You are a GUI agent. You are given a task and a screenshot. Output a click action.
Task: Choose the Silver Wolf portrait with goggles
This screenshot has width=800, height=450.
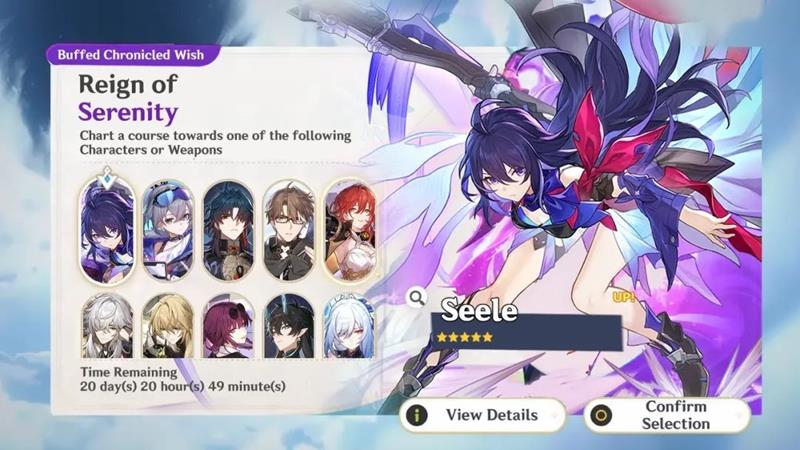pos(166,231)
